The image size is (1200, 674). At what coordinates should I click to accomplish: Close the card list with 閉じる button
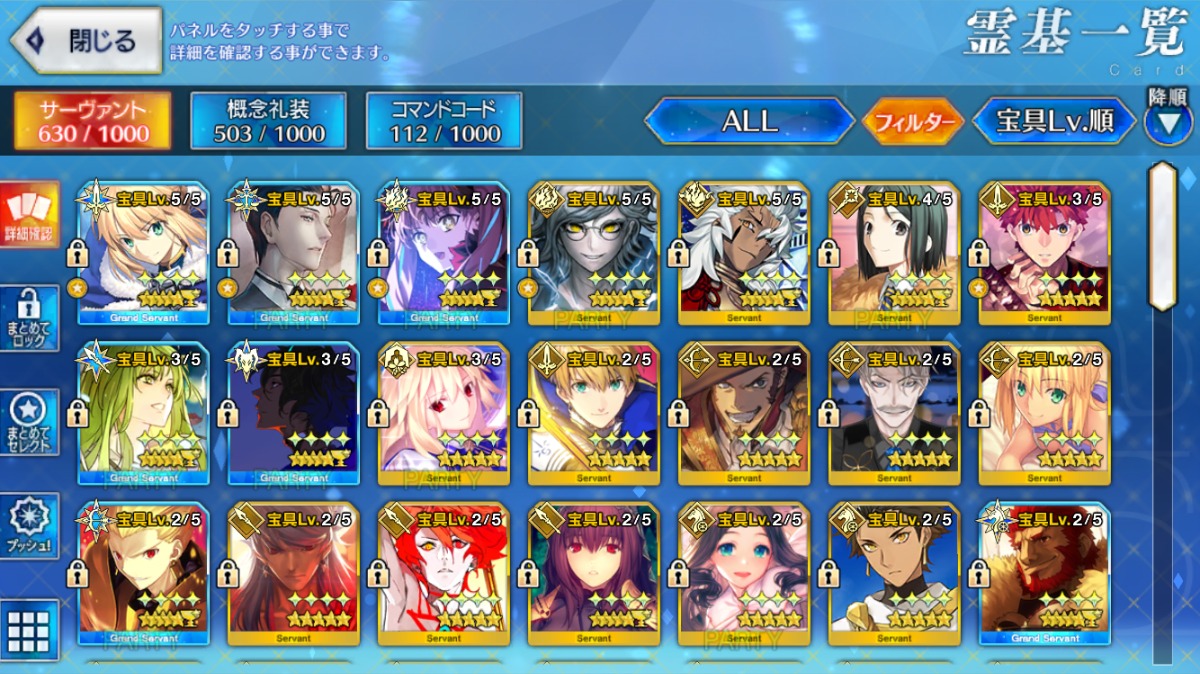click(86, 41)
